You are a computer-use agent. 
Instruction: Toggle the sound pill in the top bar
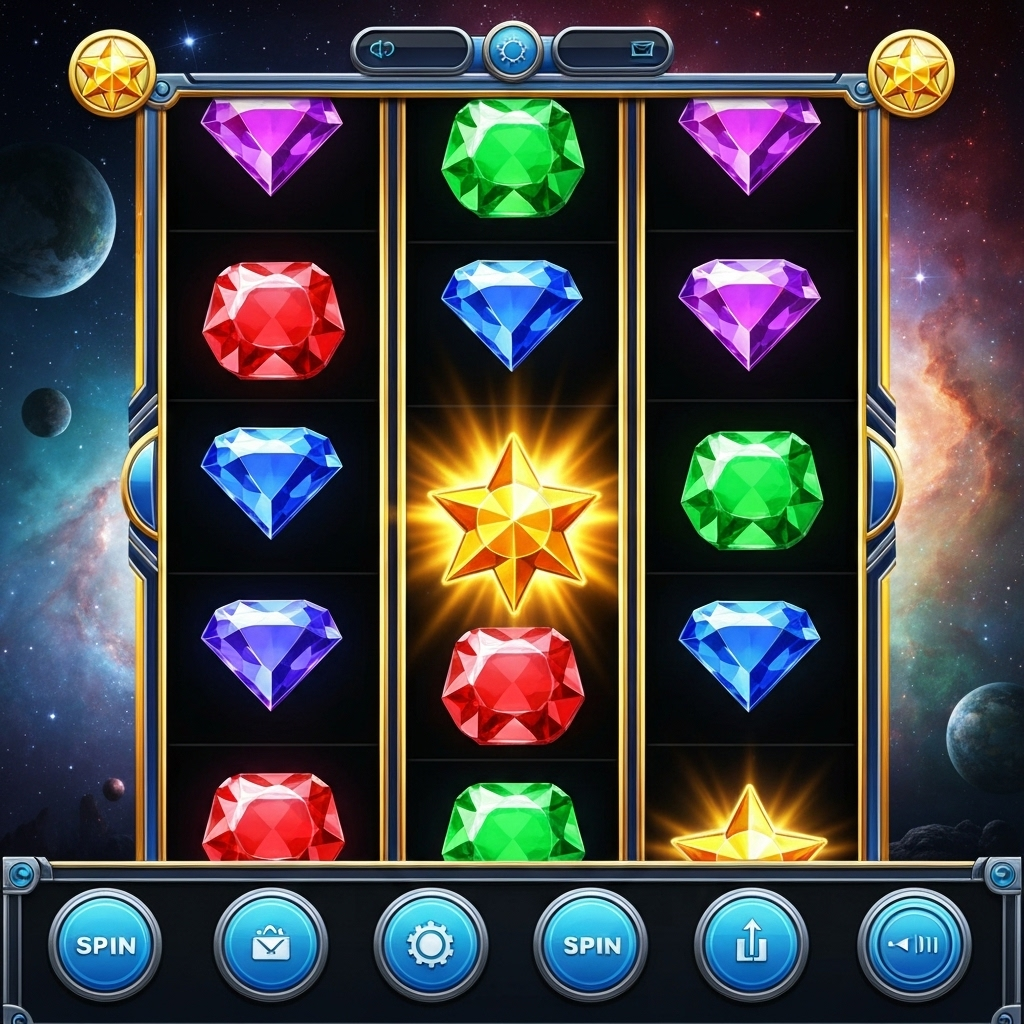411,49
